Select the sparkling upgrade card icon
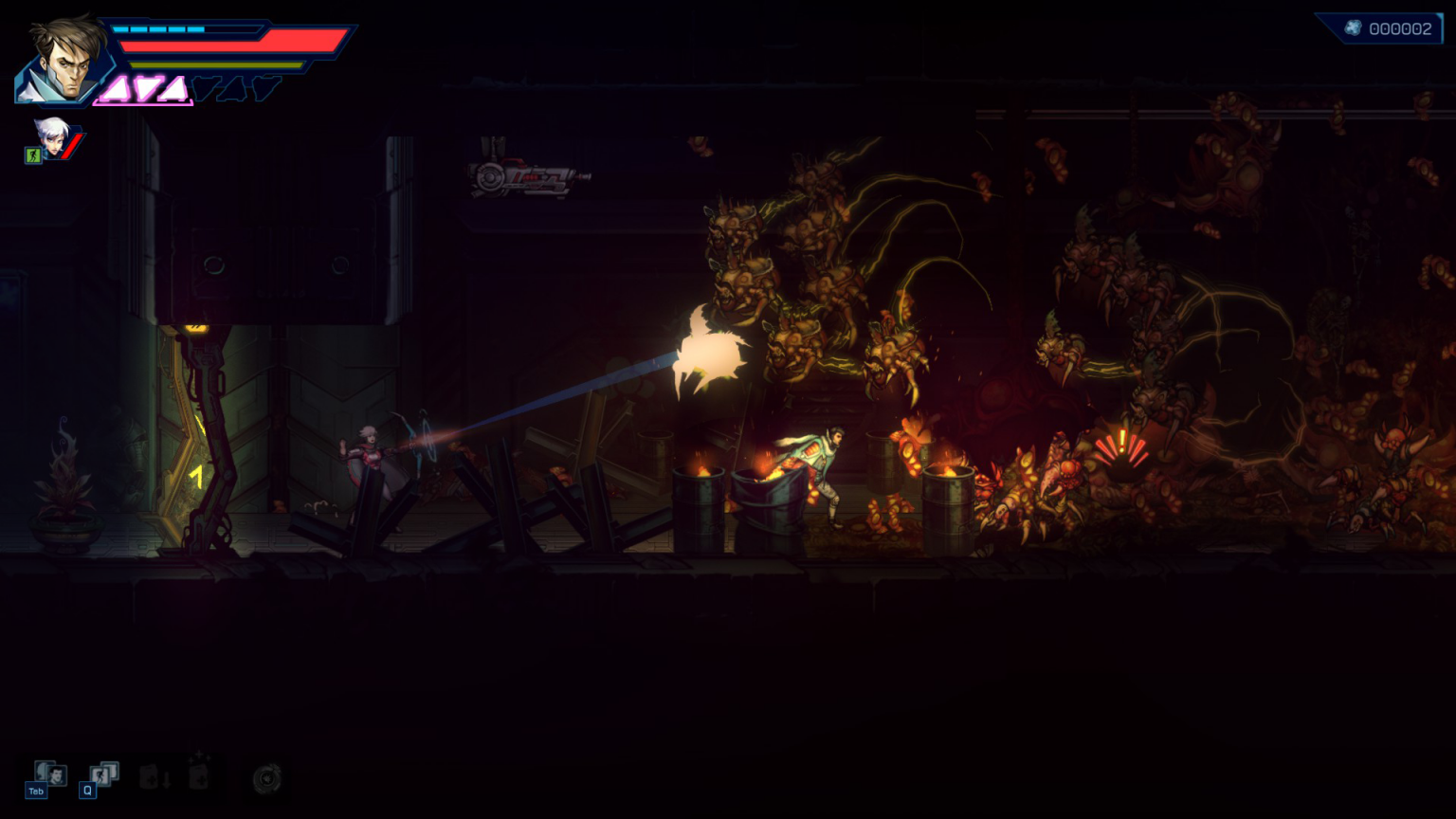Screen dimensions: 1456x819 199,777
